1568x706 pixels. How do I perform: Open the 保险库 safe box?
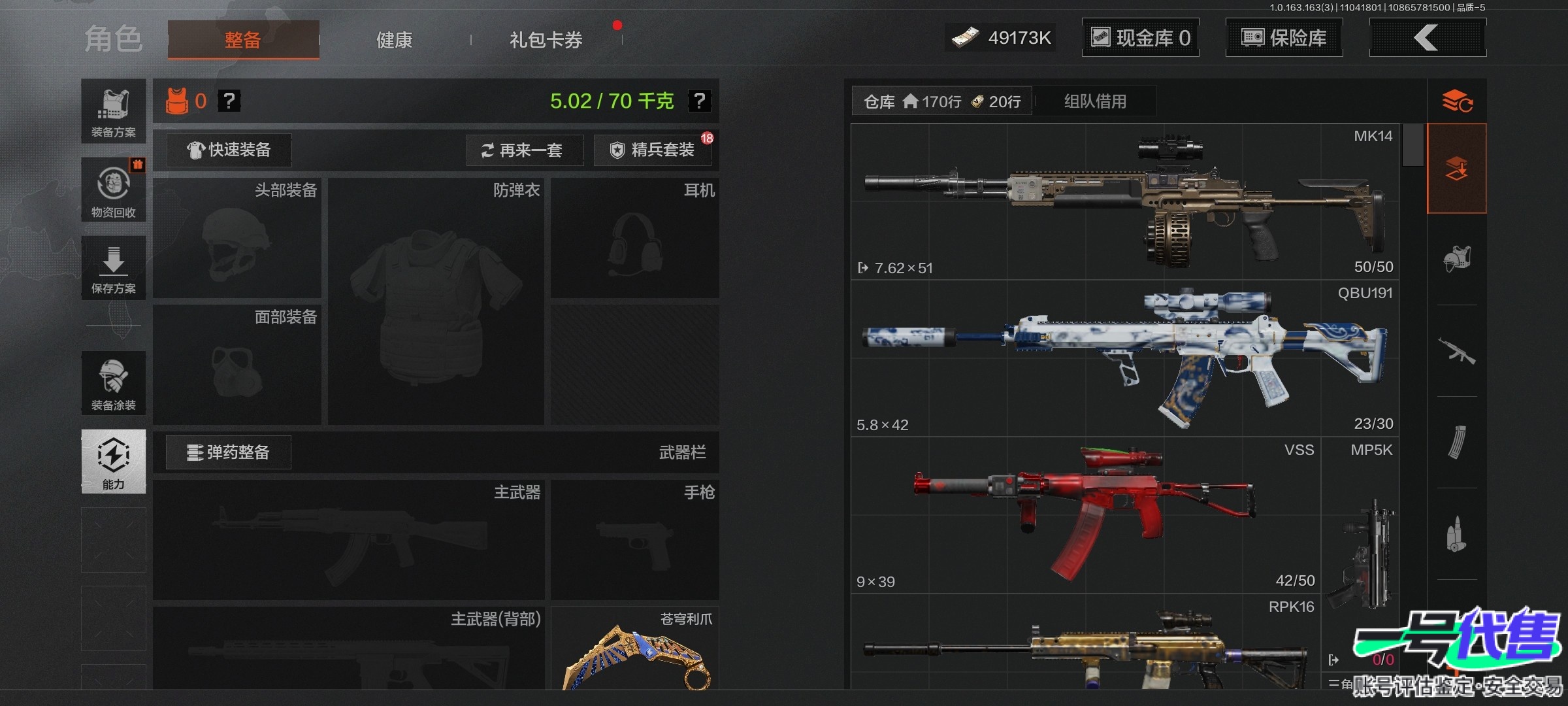coord(1284,38)
